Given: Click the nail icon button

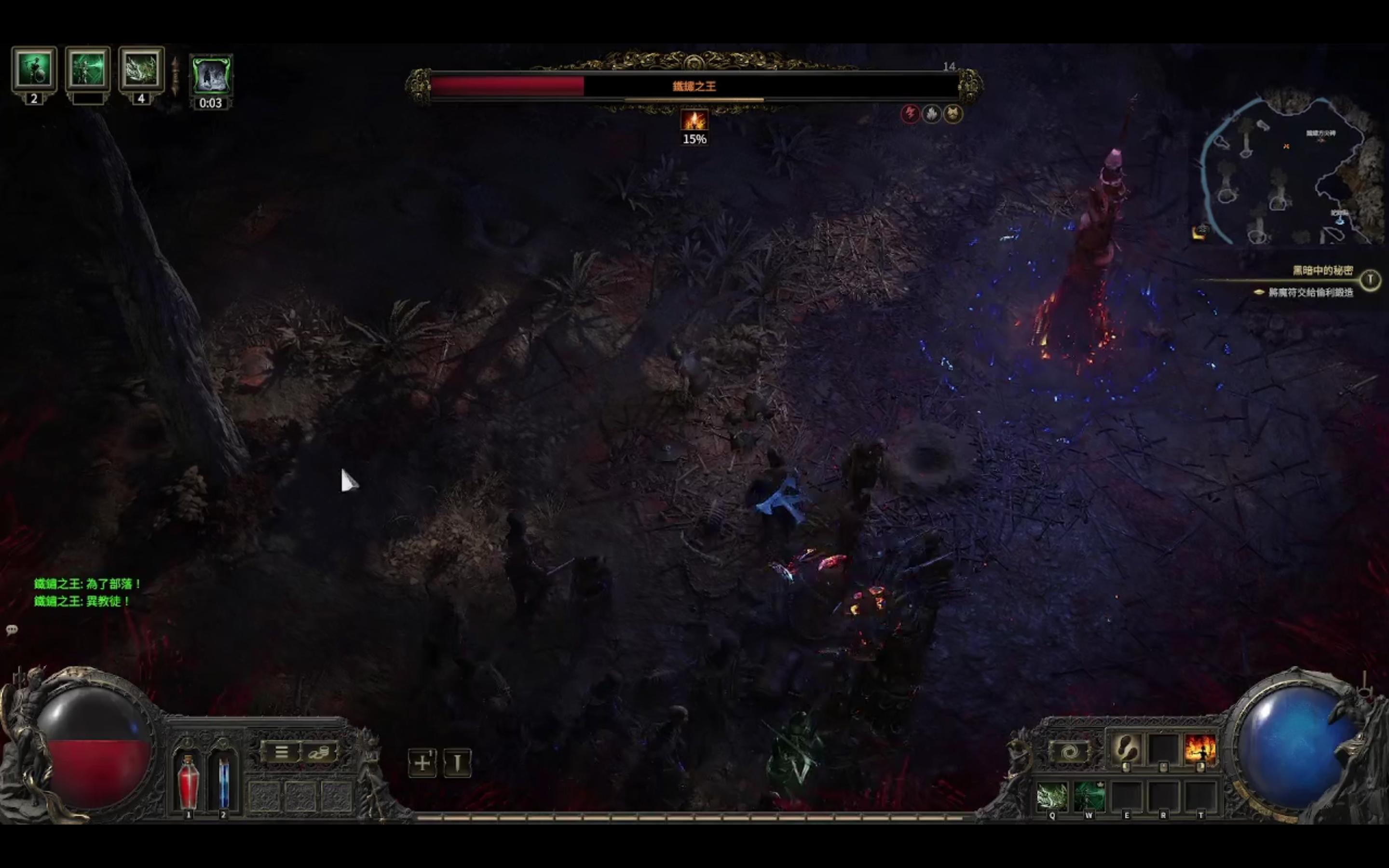Looking at the screenshot, I should tap(457, 763).
